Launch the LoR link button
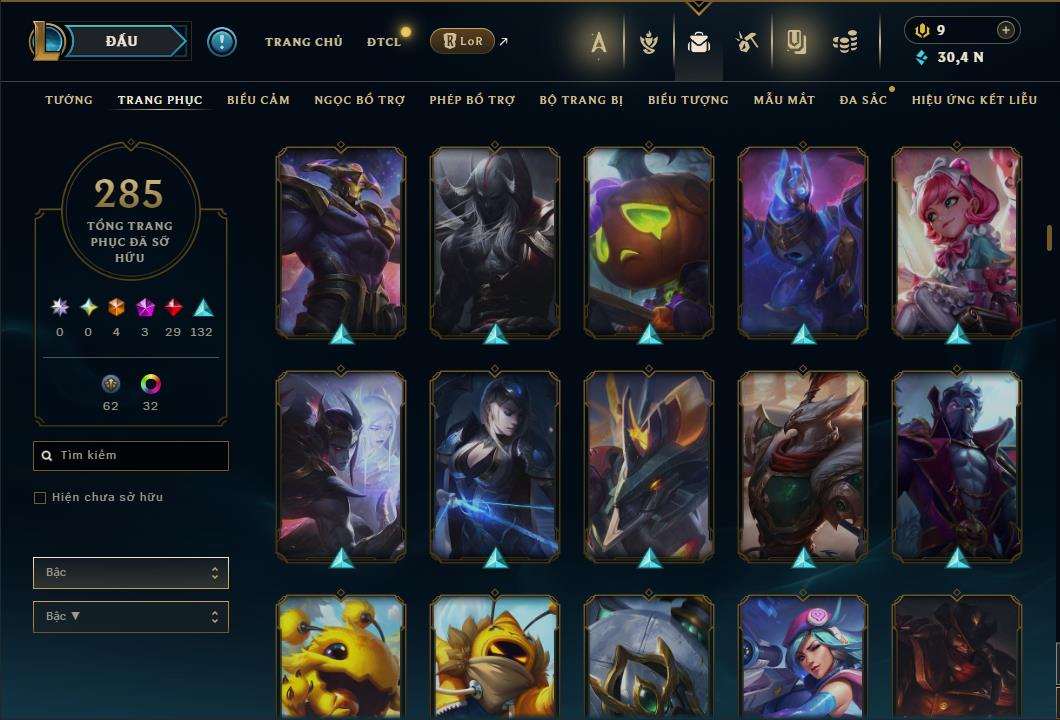This screenshot has height=720, width=1060. (x=462, y=41)
